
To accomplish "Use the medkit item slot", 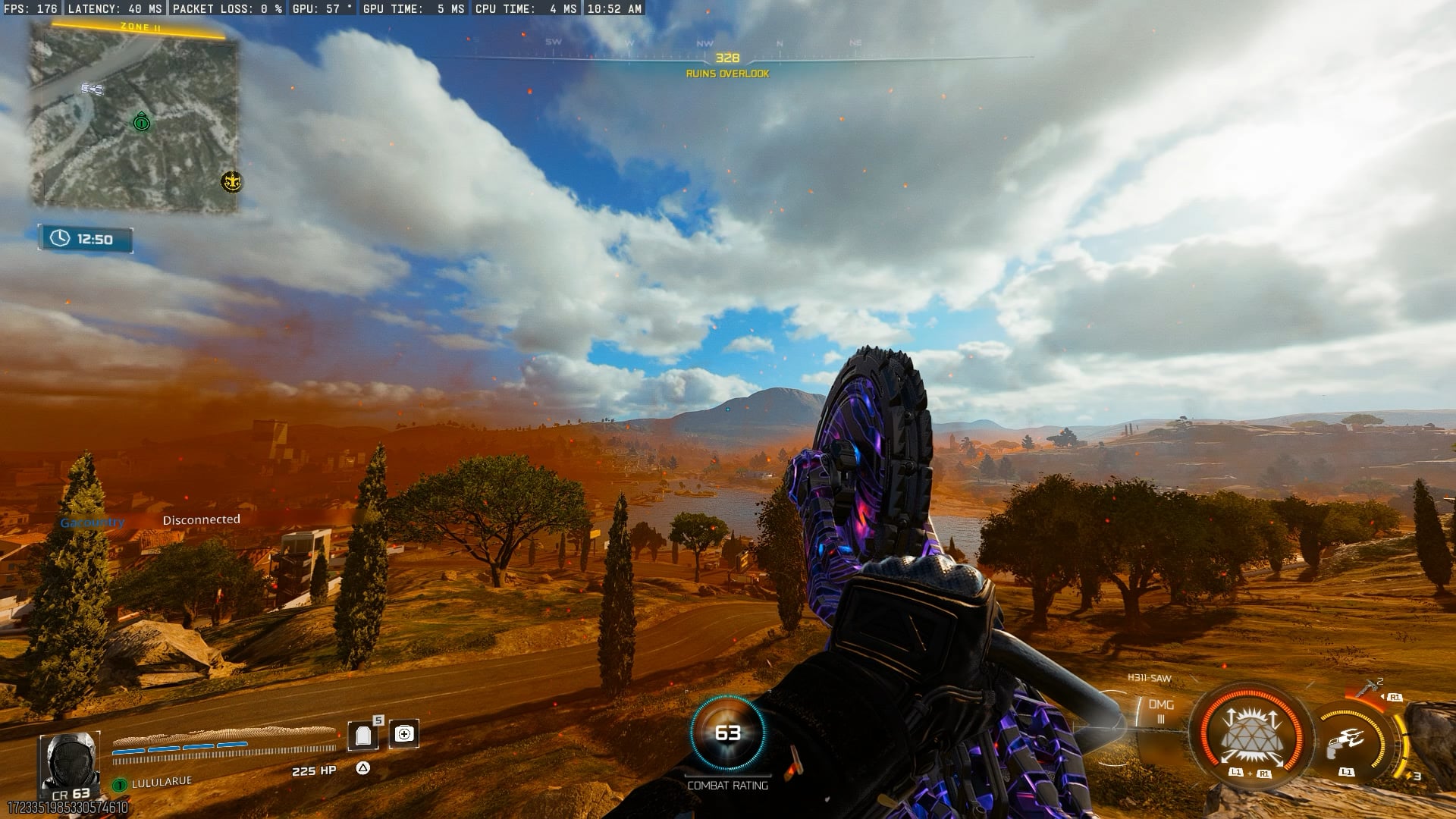I will tap(404, 733).
